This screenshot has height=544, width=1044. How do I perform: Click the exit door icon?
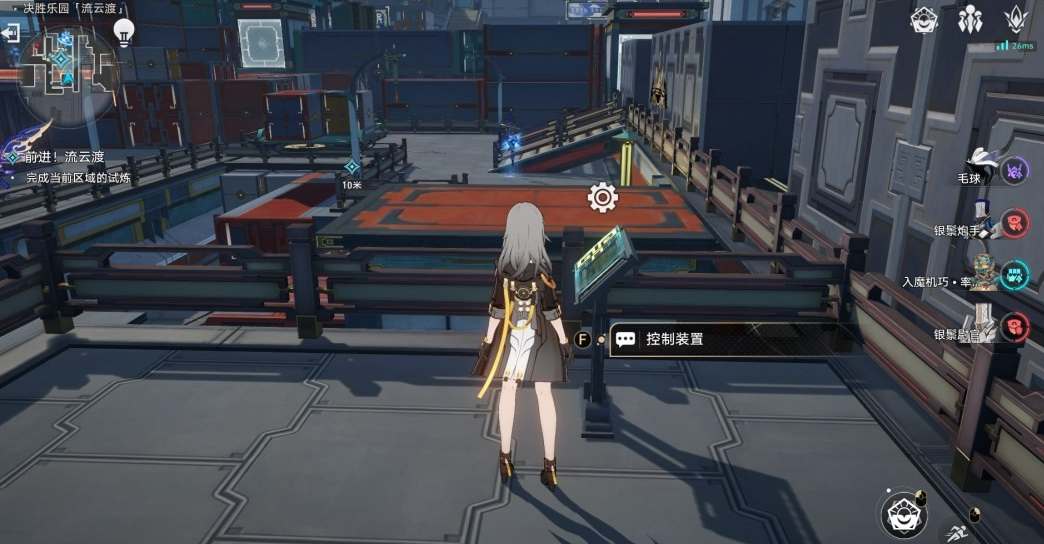(11, 34)
